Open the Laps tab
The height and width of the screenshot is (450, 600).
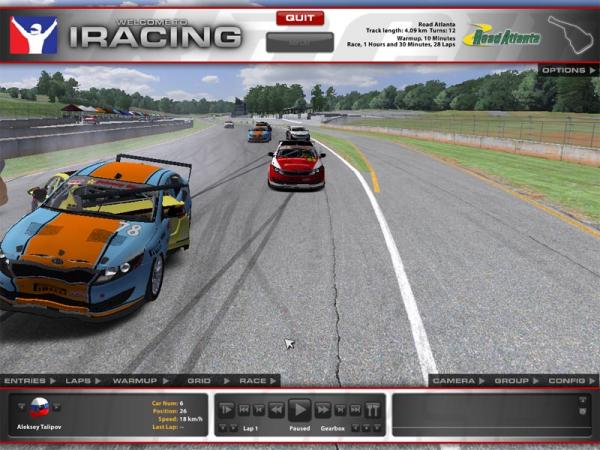78,381
